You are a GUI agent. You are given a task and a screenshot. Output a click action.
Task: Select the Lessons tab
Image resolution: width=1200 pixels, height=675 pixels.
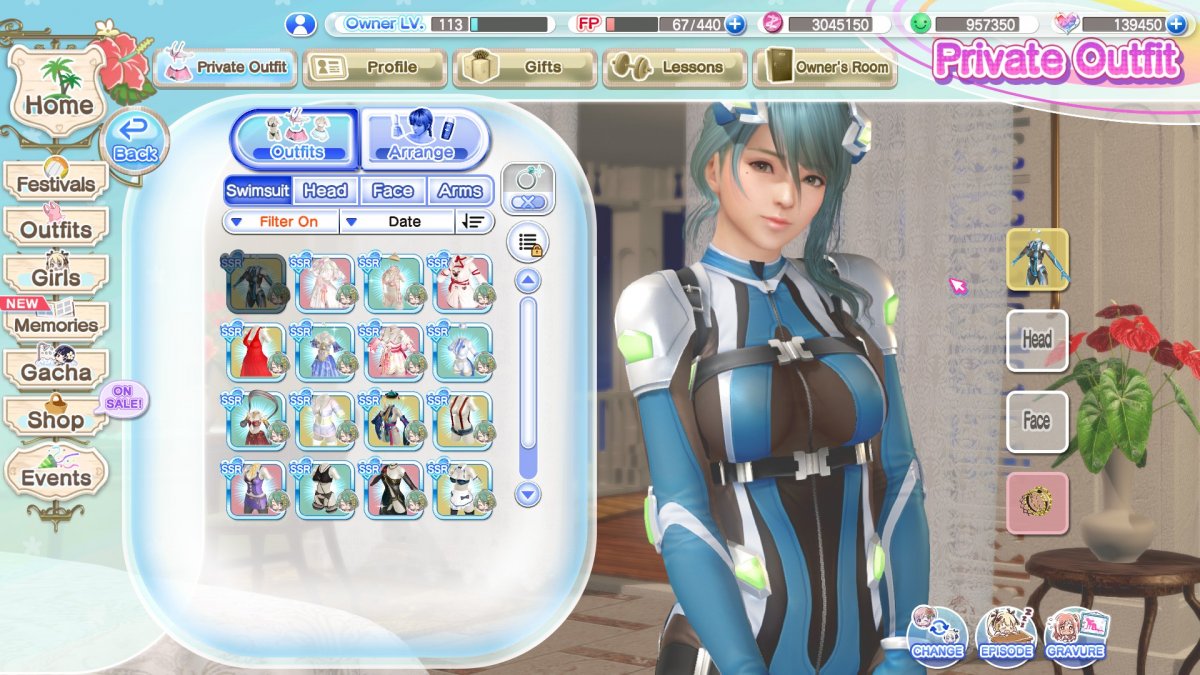coord(674,67)
